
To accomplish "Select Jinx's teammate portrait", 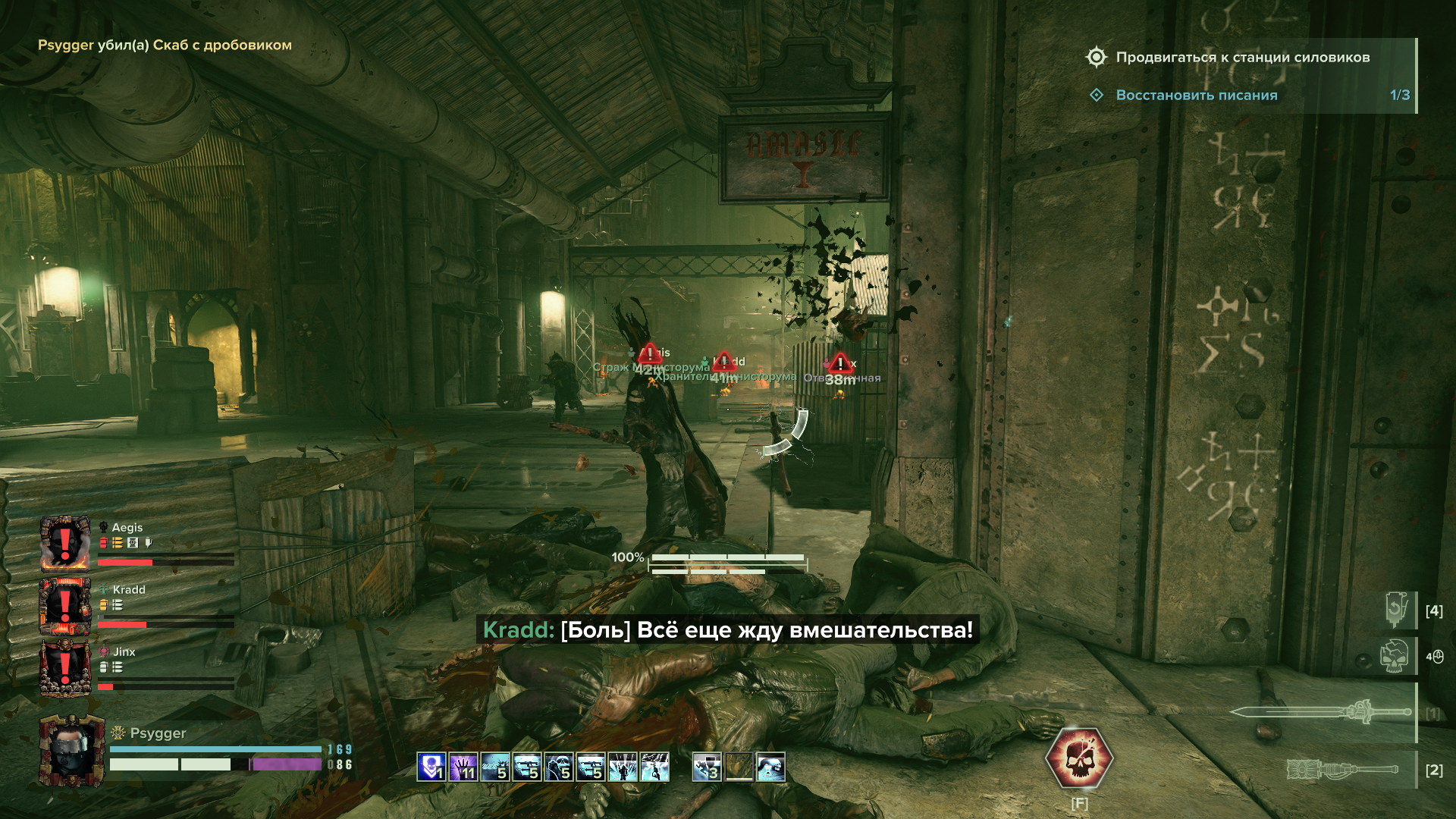I will pyautogui.click(x=65, y=668).
